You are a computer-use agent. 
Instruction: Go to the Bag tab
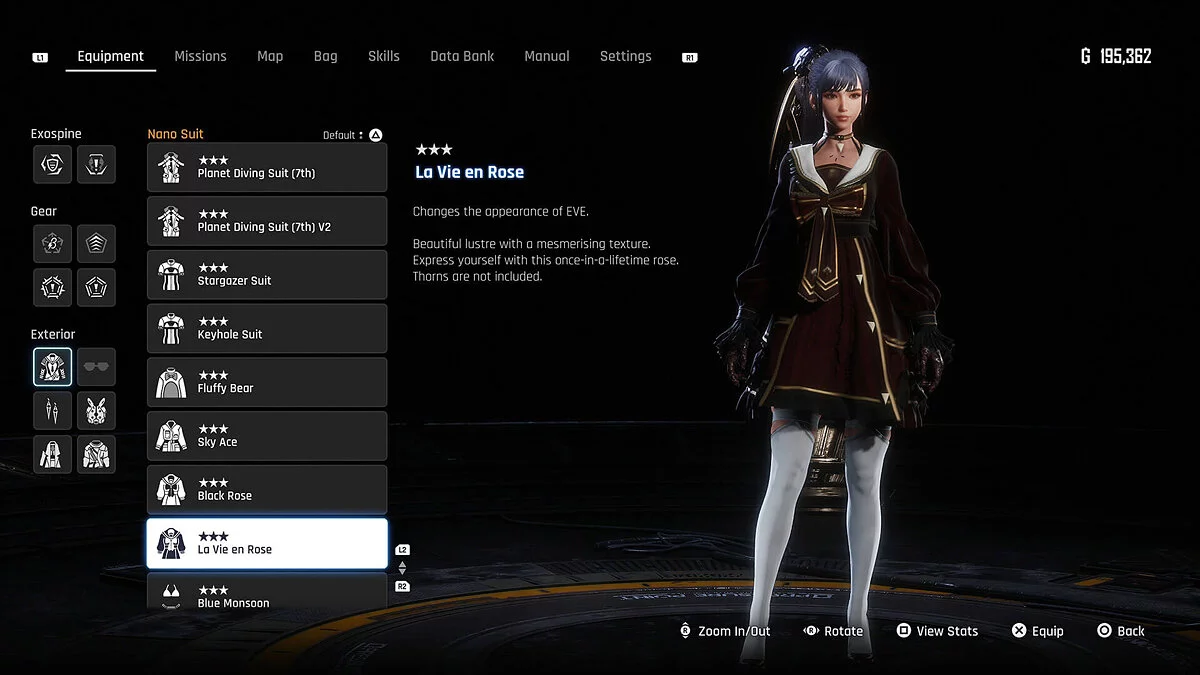tap(325, 57)
